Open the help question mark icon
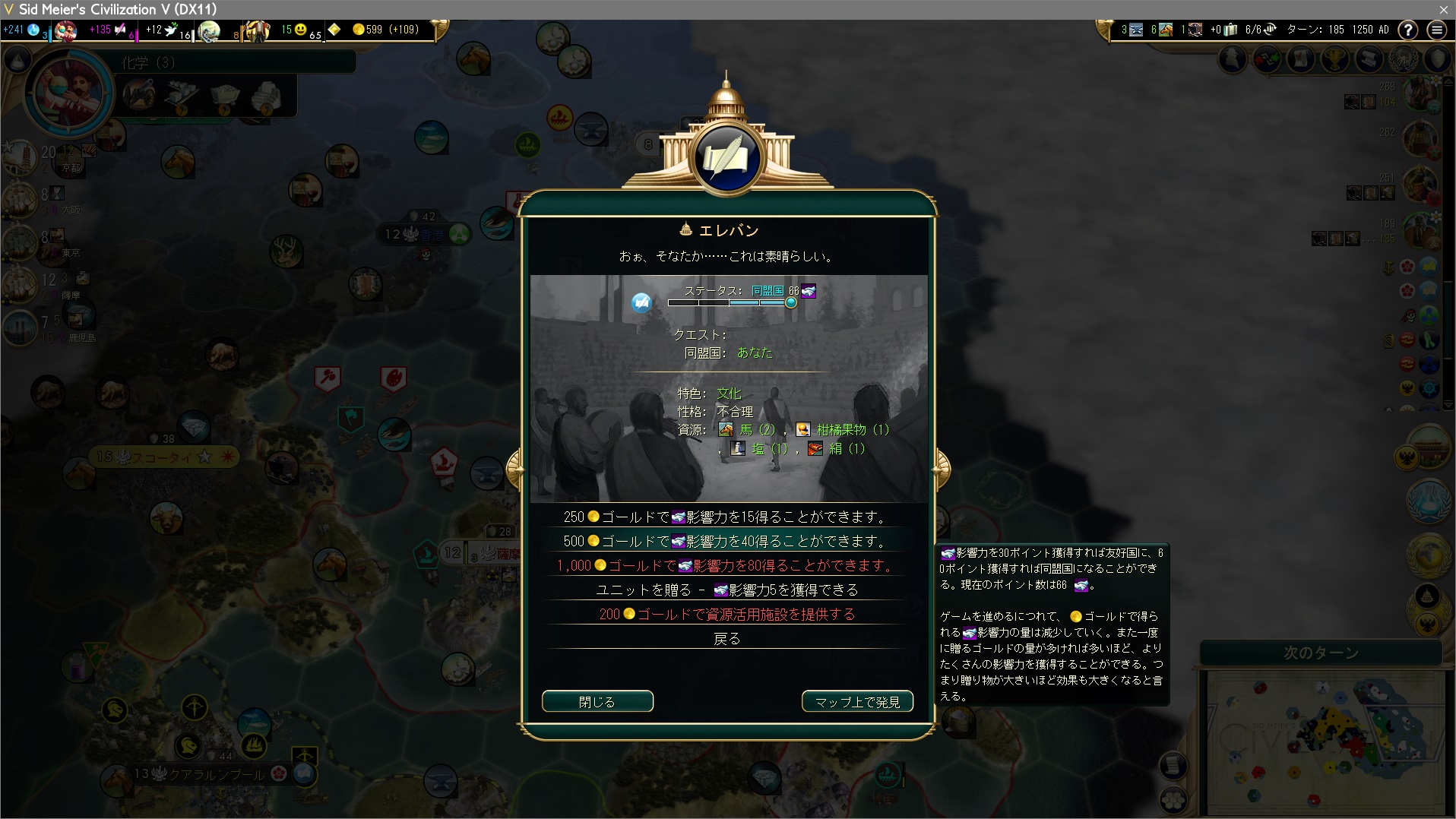The height and width of the screenshot is (819, 1456). [1408, 30]
